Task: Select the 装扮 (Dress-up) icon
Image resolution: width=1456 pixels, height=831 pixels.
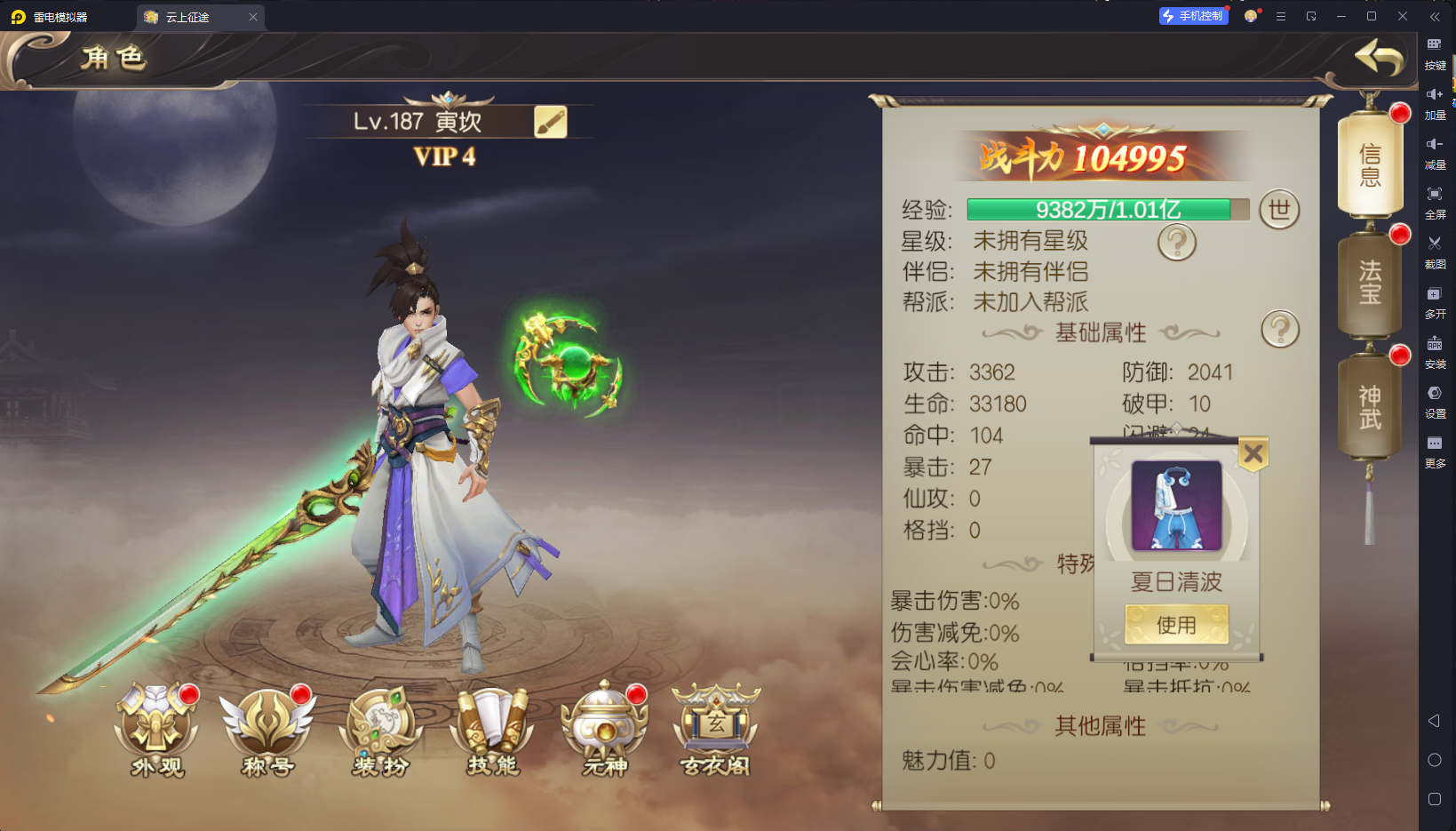Action: coord(380,729)
